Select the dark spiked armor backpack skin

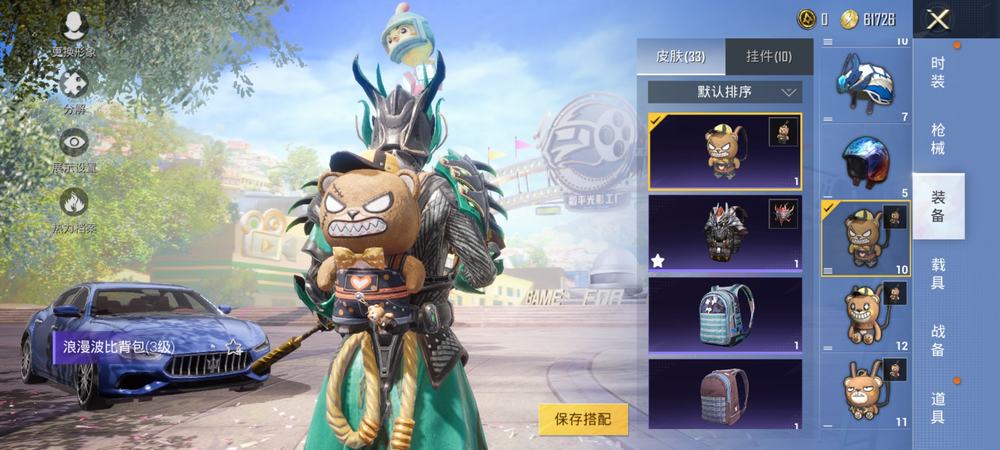(724, 232)
